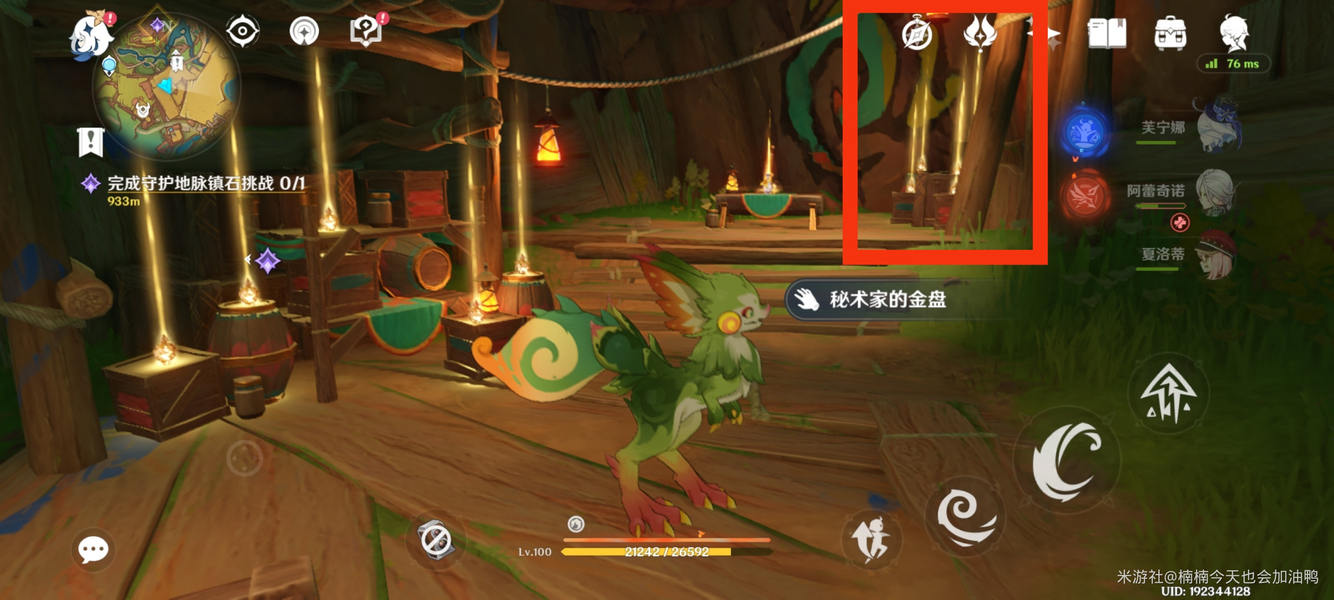Open the character screen icon
The image size is (1334, 600).
coord(1234,34)
